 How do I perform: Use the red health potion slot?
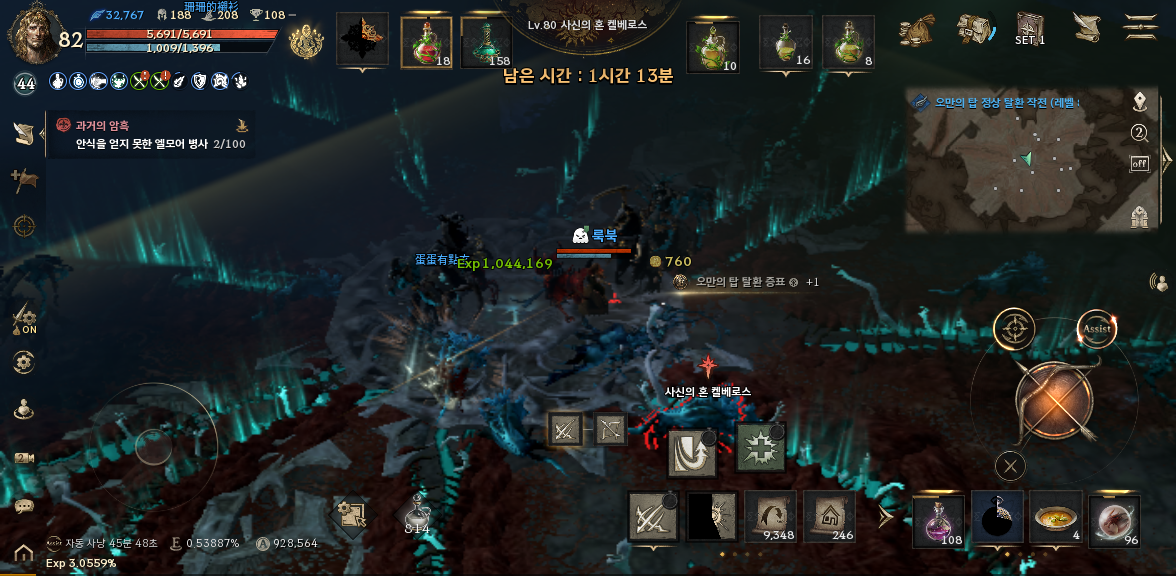(426, 42)
